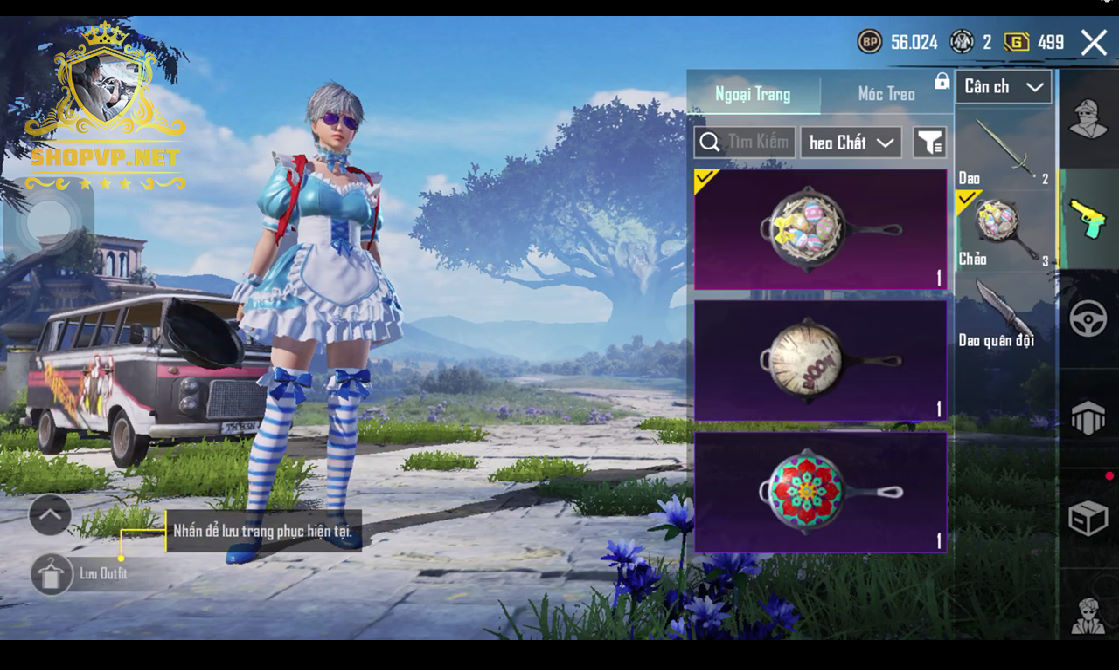Click the Tìm Kiếm search field

coord(745,142)
